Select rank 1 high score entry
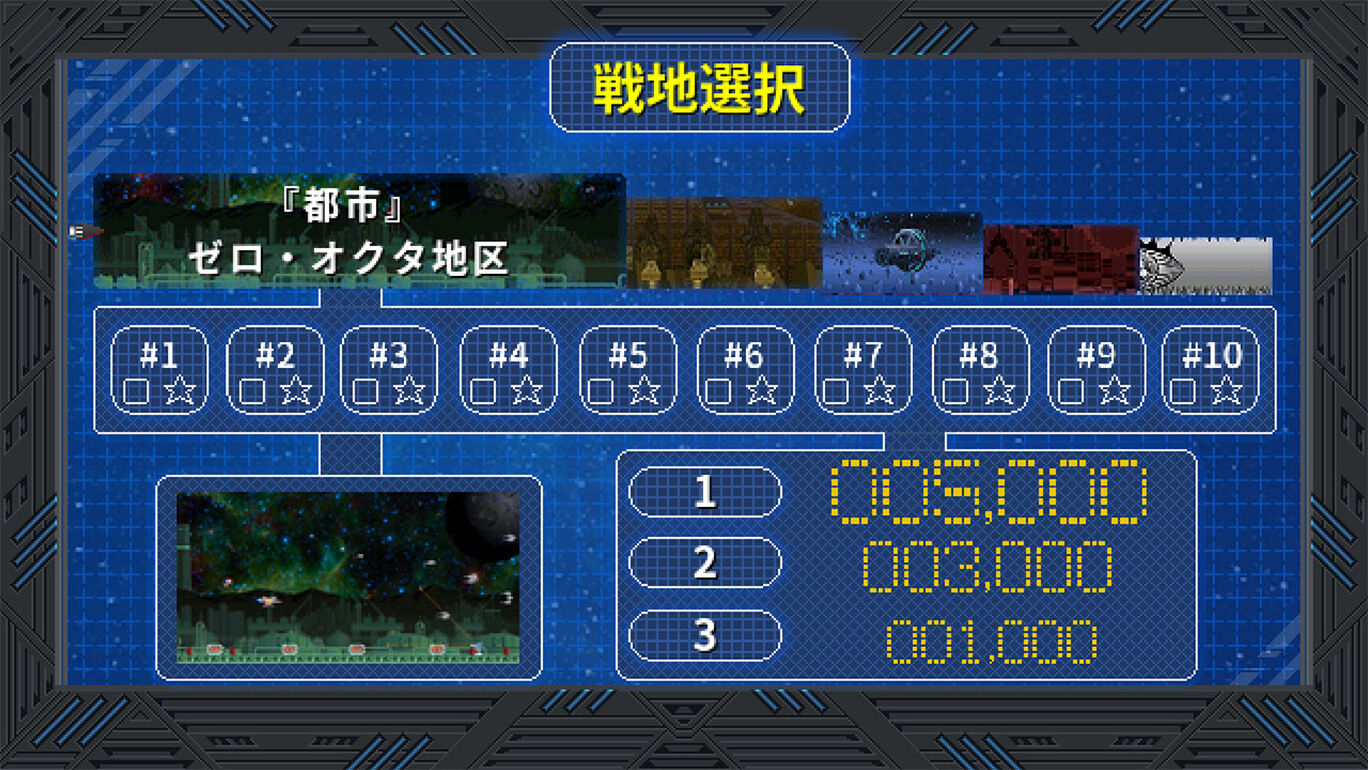The height and width of the screenshot is (770, 1368). [704, 492]
